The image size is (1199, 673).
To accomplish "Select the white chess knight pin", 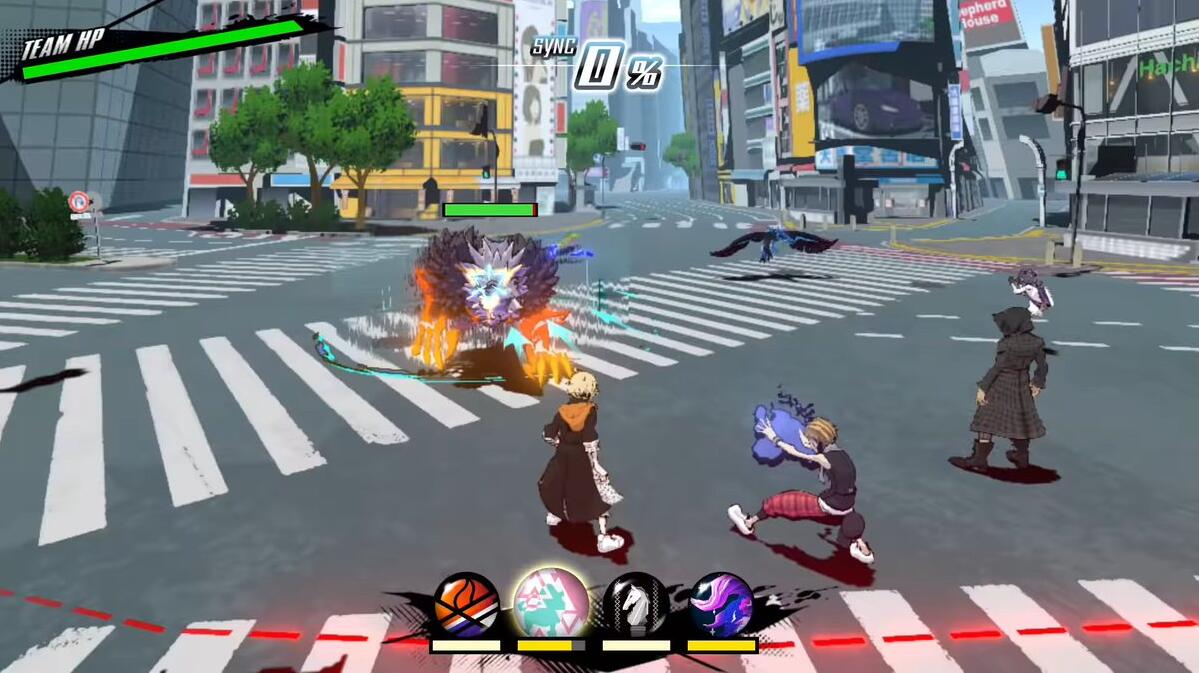I will 636,604.
